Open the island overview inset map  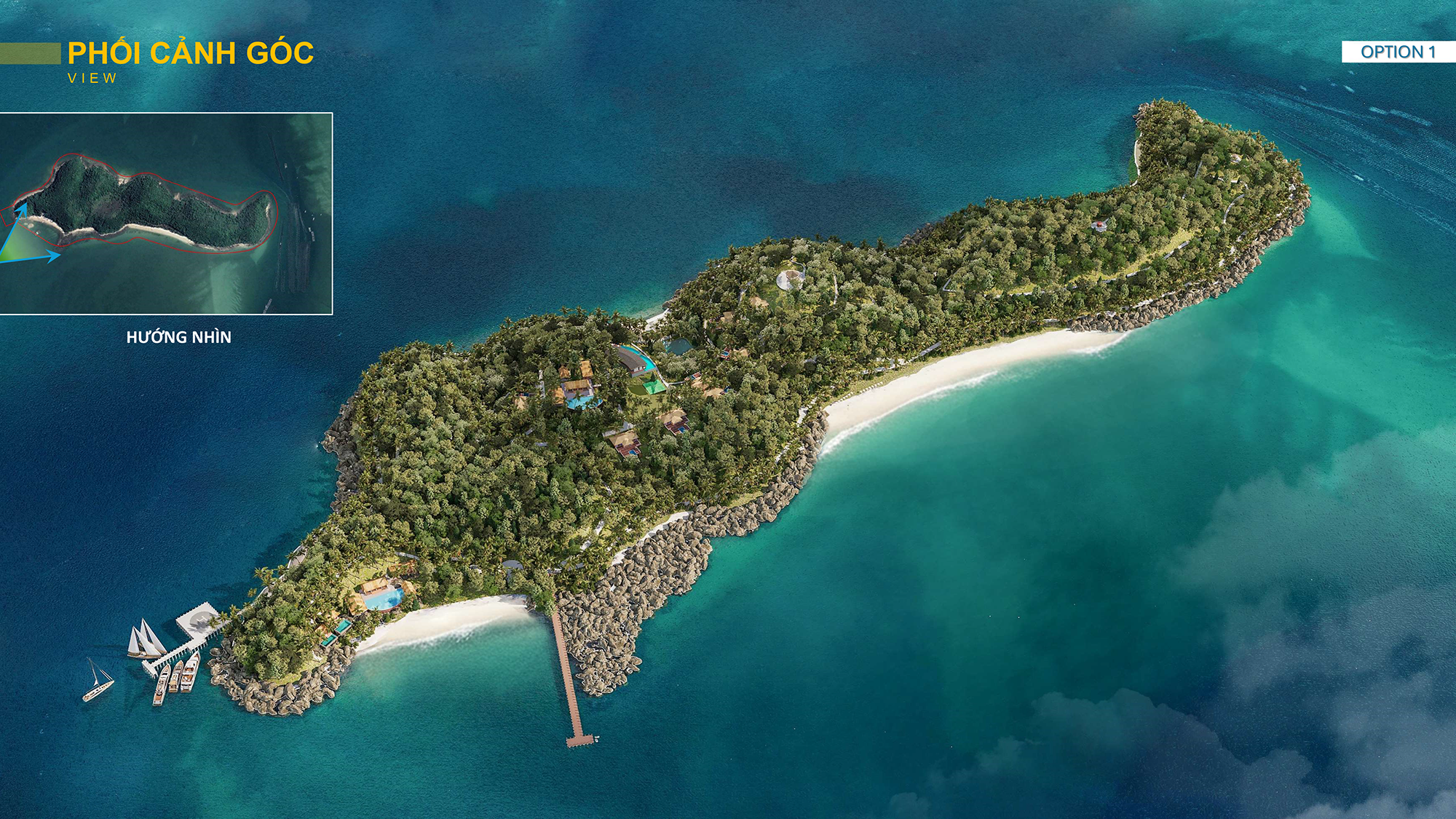point(166,213)
